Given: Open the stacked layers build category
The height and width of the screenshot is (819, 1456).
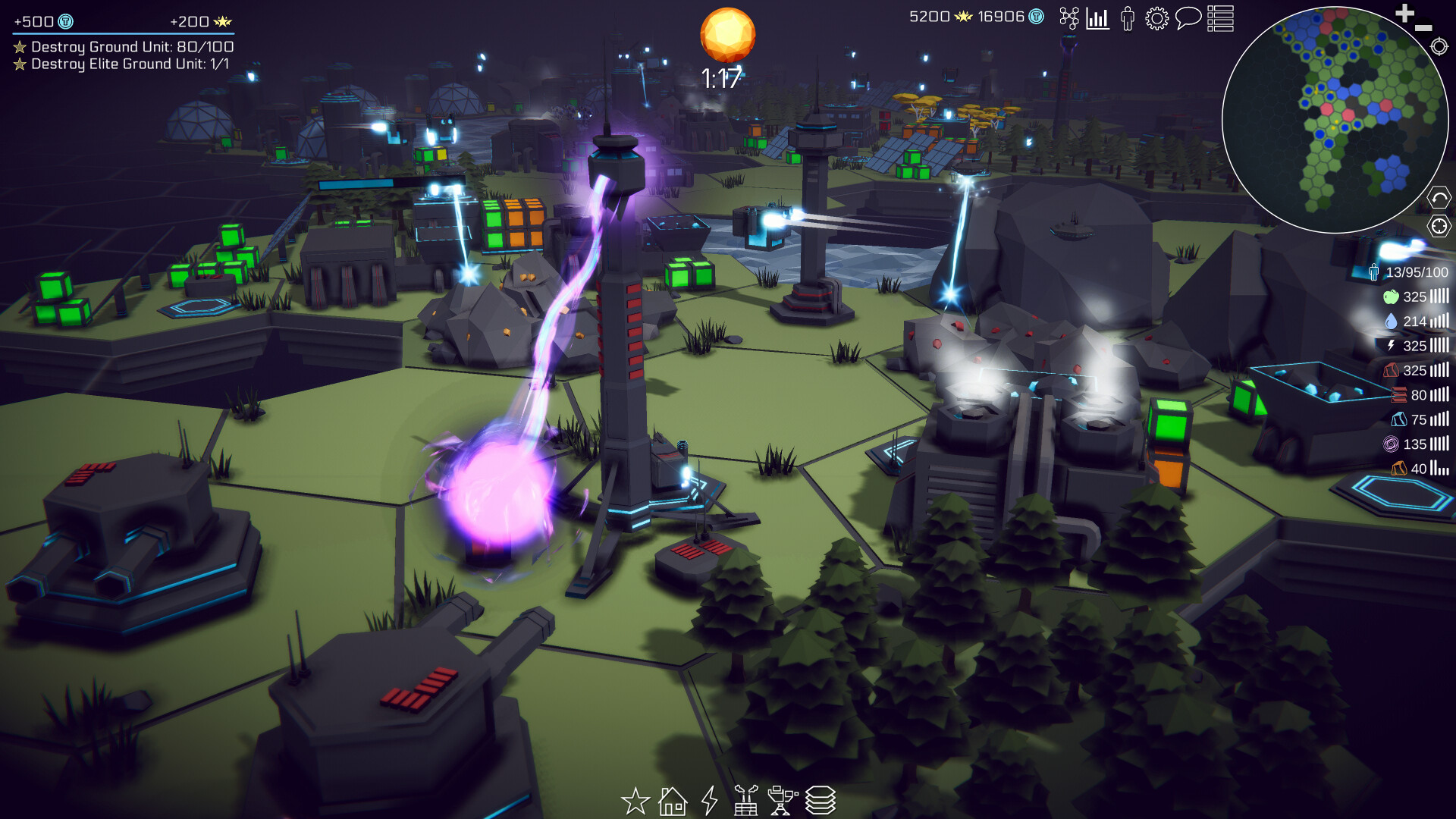Looking at the screenshot, I should pyautogui.click(x=824, y=800).
